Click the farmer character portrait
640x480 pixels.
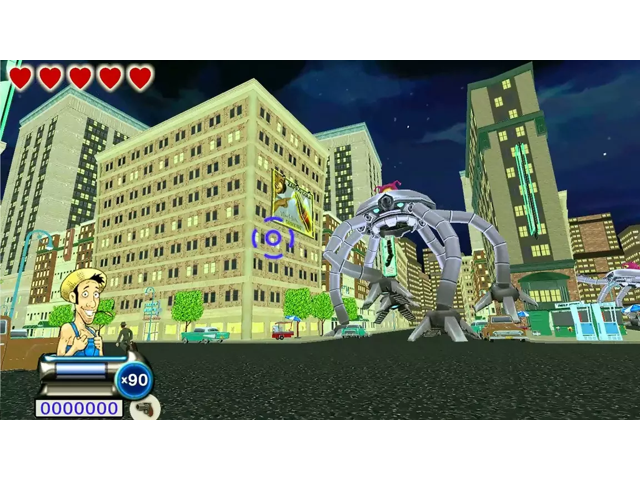(82, 310)
